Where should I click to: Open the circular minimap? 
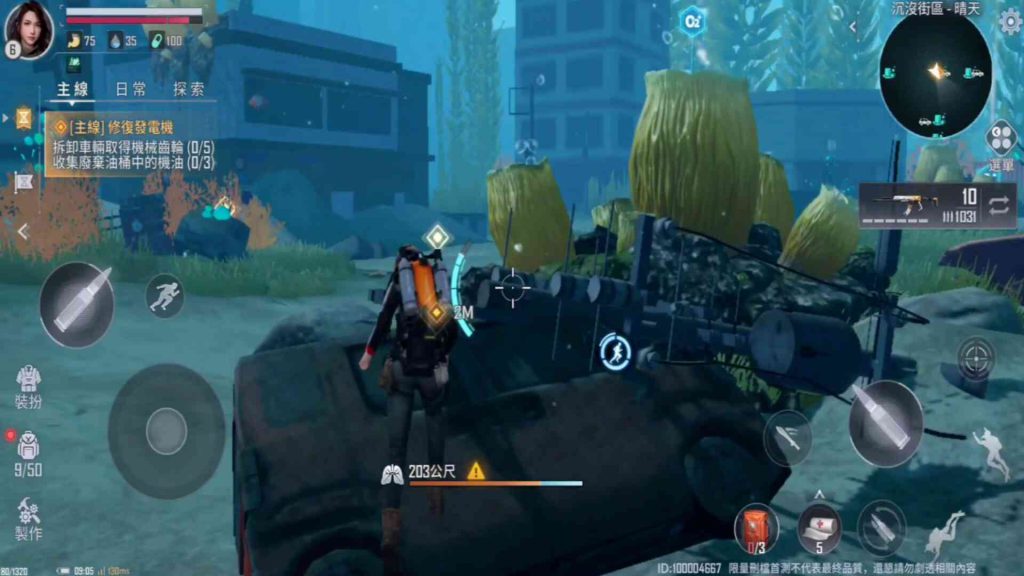pos(935,74)
